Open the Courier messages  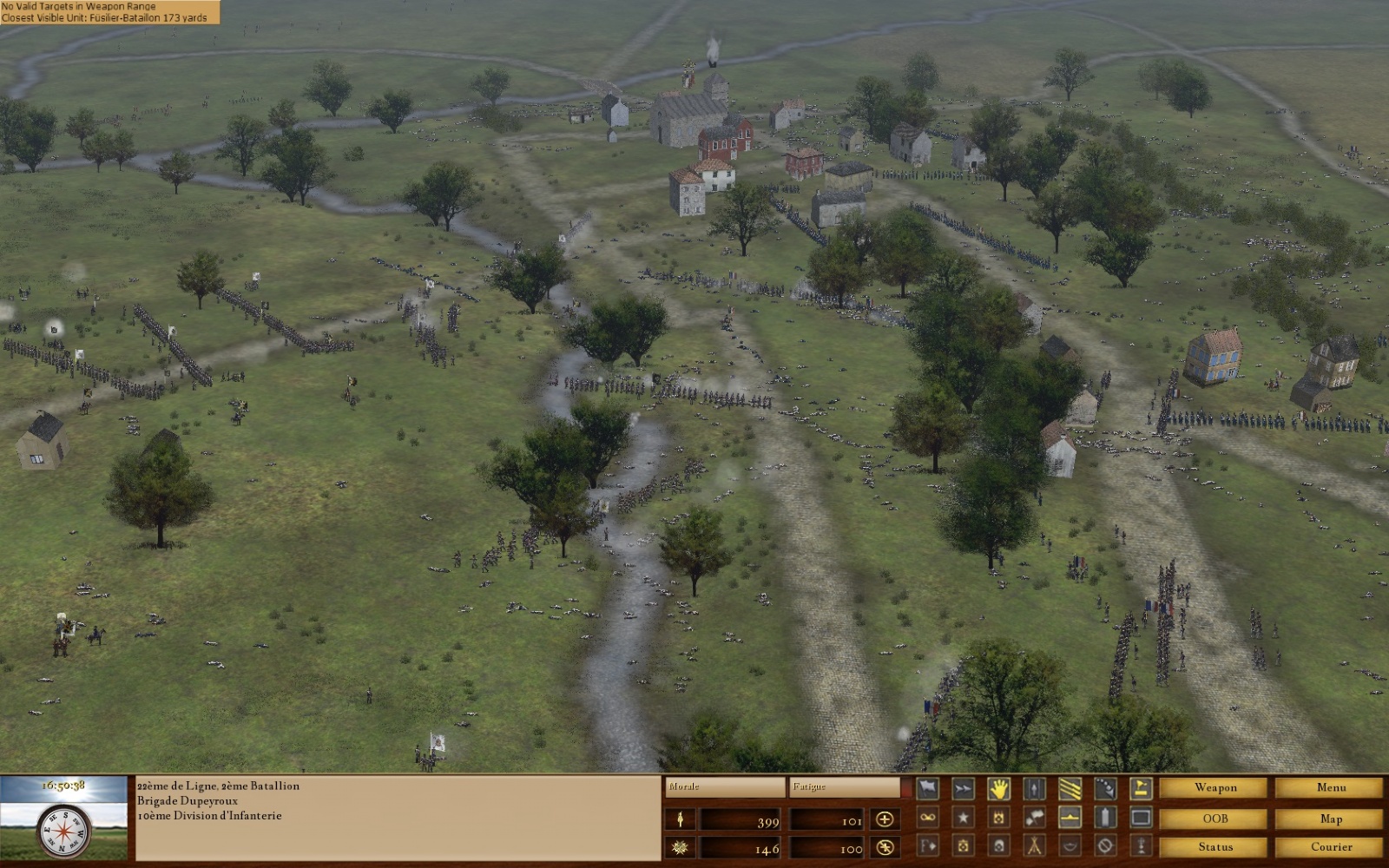pyautogui.click(x=1330, y=846)
